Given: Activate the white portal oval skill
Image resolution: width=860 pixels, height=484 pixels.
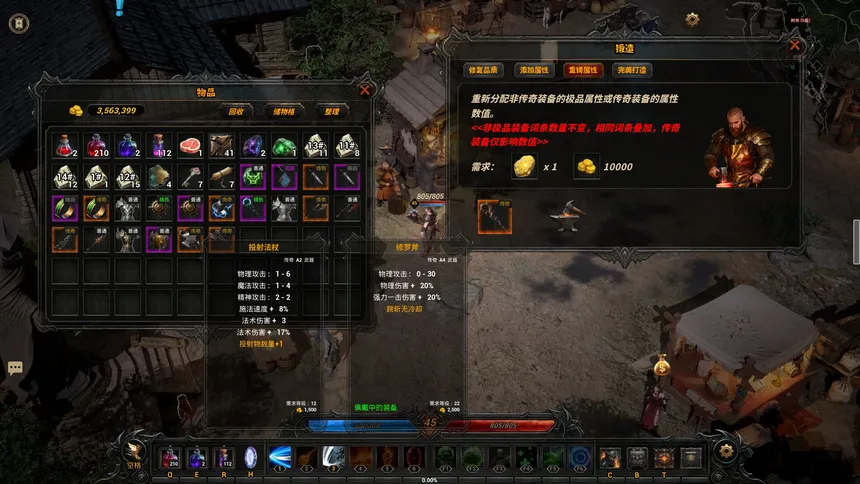Looking at the screenshot, I should click(x=252, y=458).
